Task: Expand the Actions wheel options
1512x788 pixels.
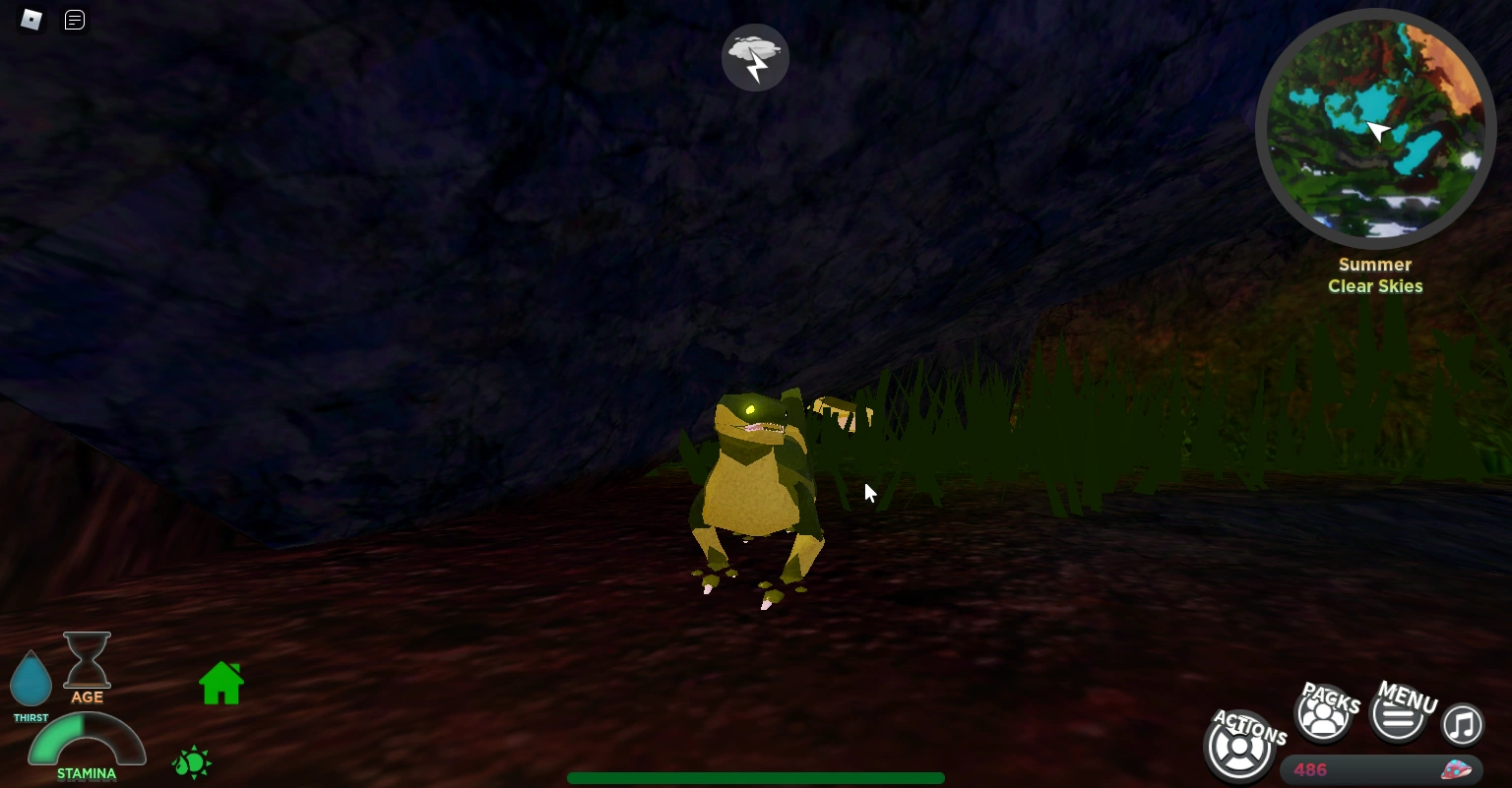Action: click(x=1239, y=747)
